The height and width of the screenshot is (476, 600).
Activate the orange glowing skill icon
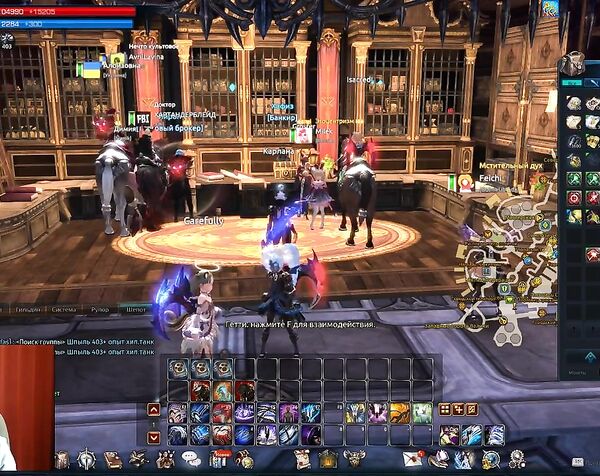tap(399, 412)
